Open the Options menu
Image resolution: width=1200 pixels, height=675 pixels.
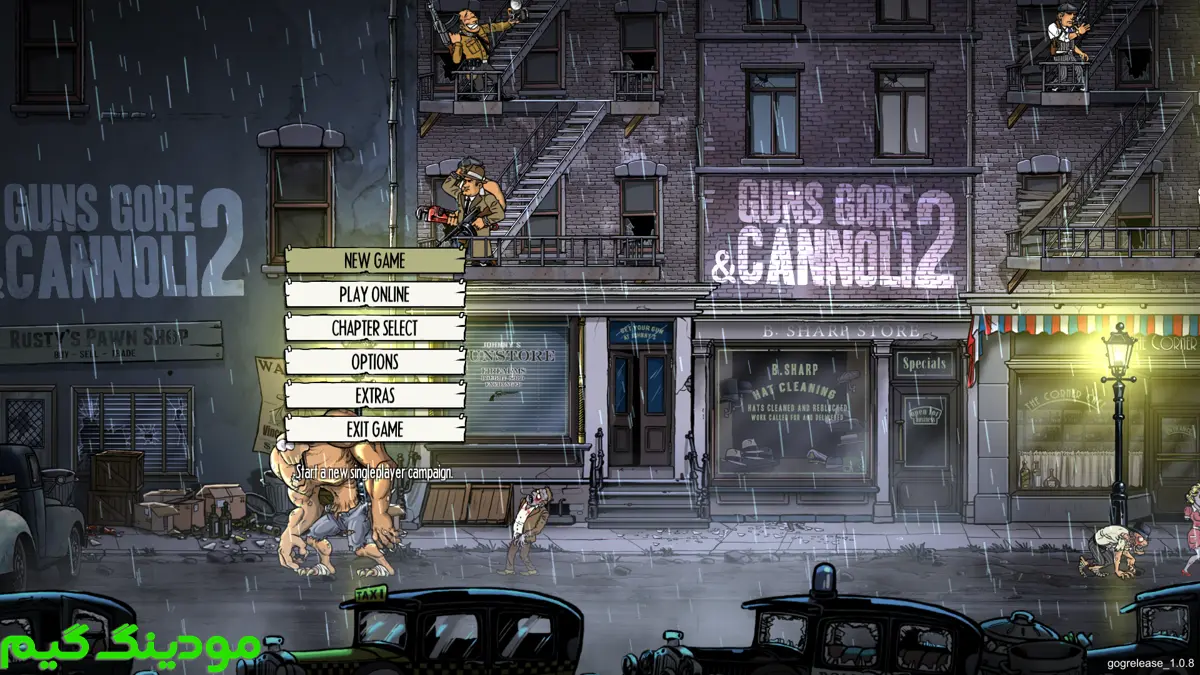point(375,362)
